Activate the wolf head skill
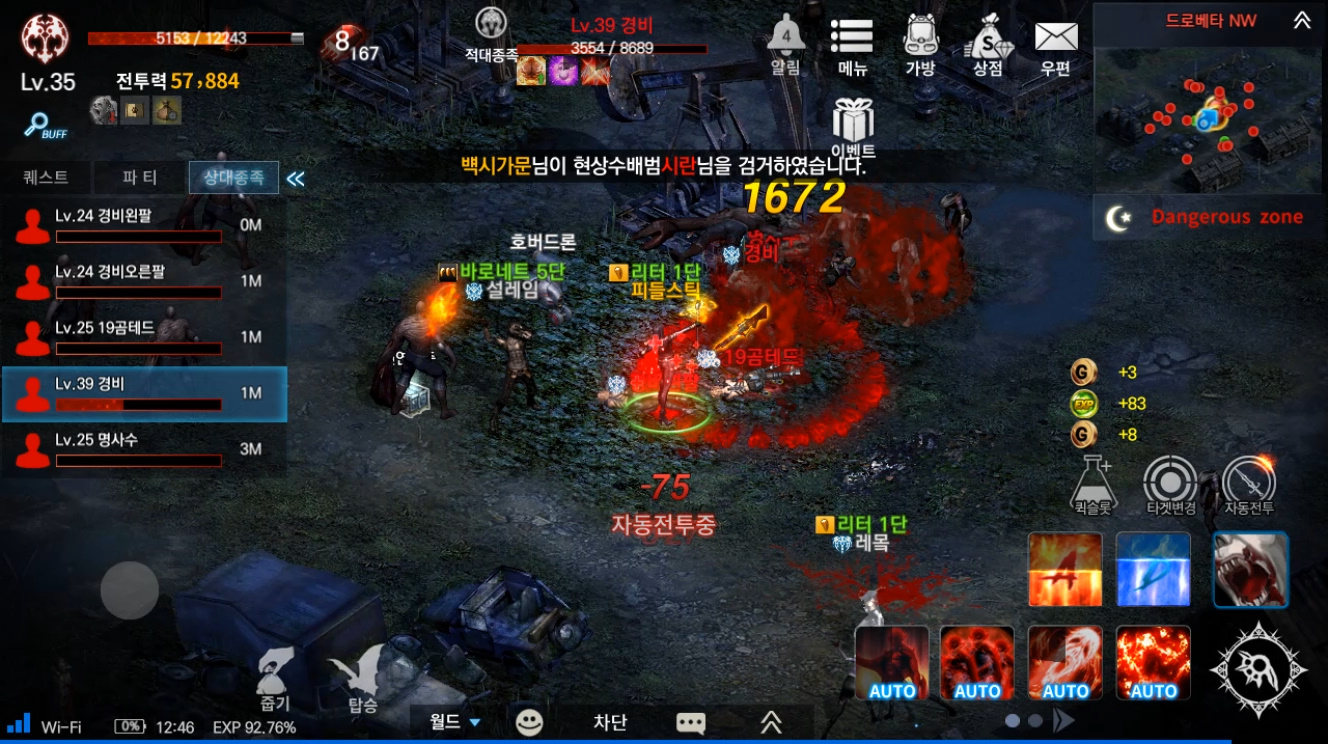1328x744 pixels. pos(1251,570)
